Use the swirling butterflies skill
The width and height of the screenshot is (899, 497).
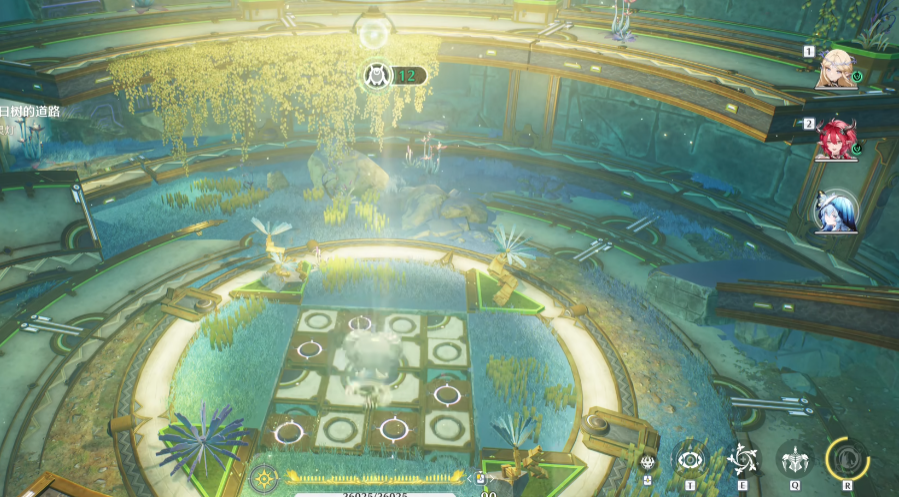click(x=742, y=460)
